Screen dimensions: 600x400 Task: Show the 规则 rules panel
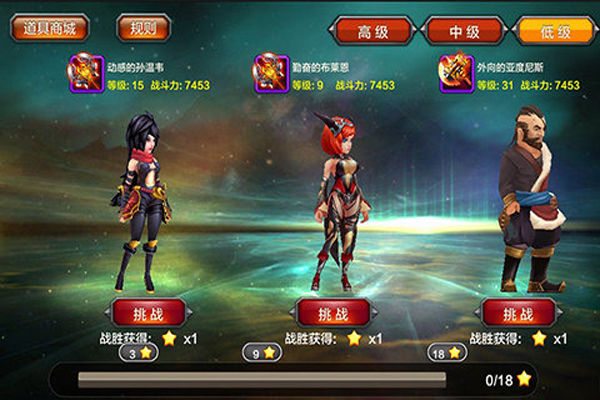point(144,28)
